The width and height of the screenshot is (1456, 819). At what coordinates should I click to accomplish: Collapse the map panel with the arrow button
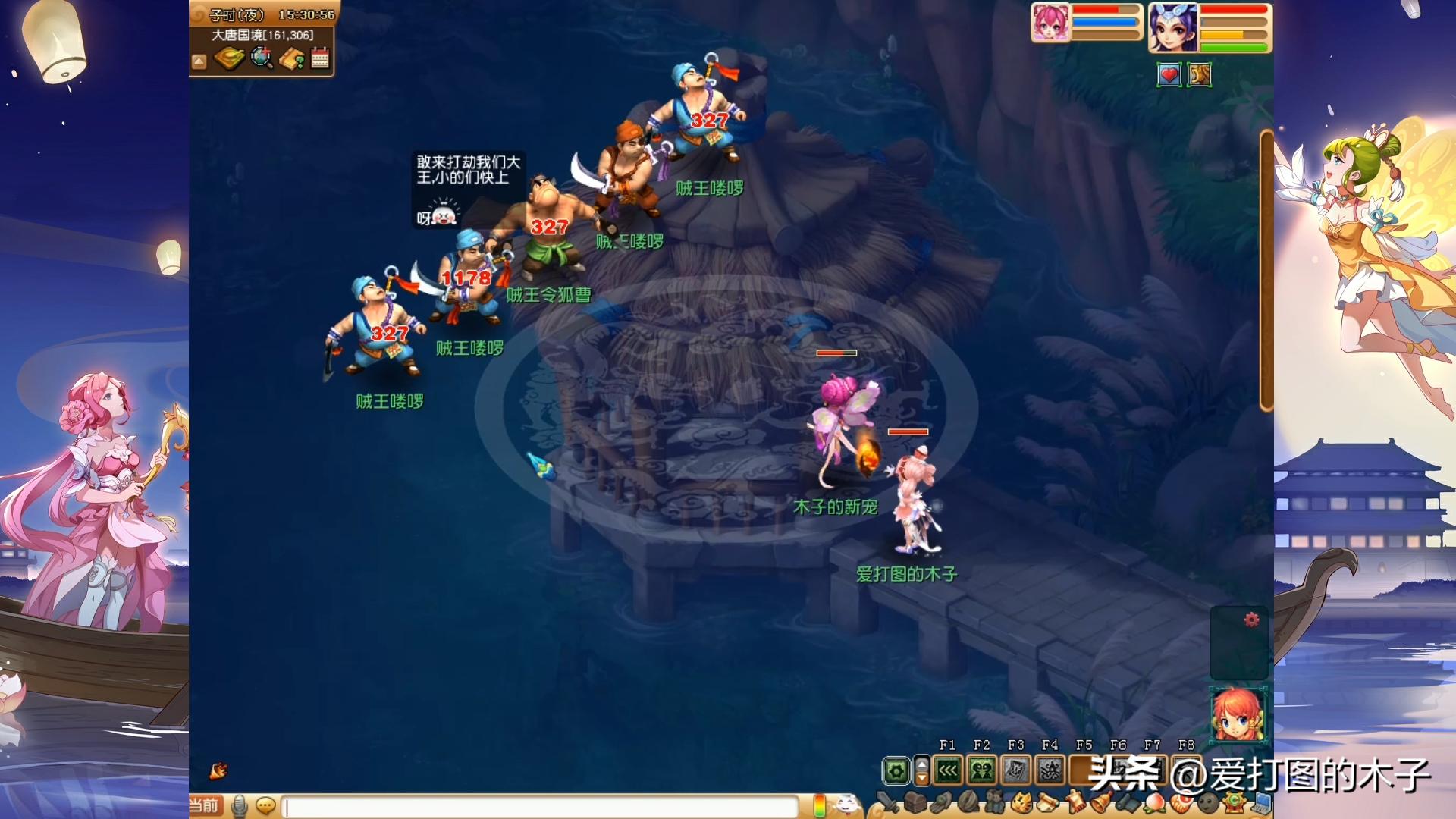click(x=199, y=61)
